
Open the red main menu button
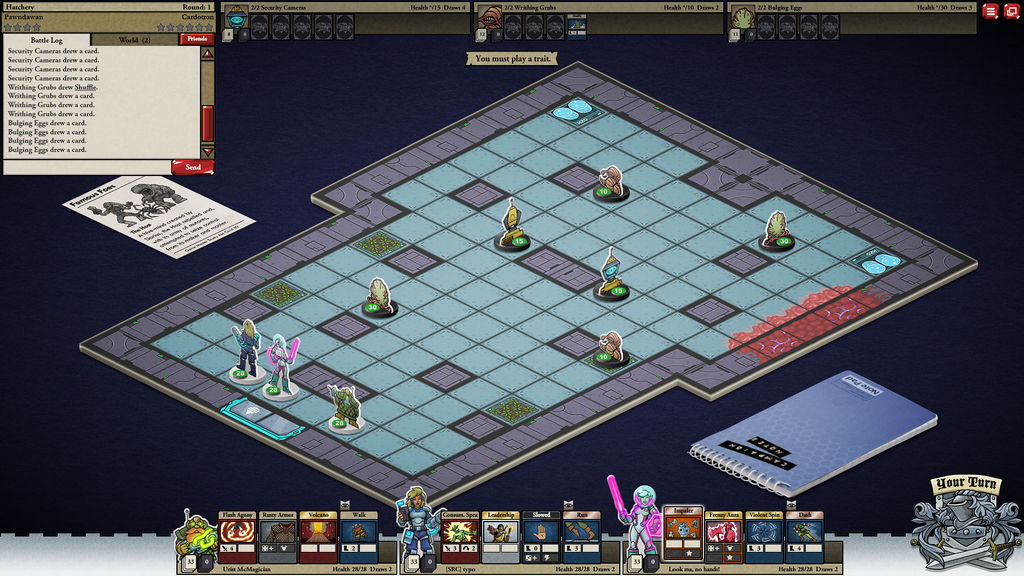[x=990, y=11]
